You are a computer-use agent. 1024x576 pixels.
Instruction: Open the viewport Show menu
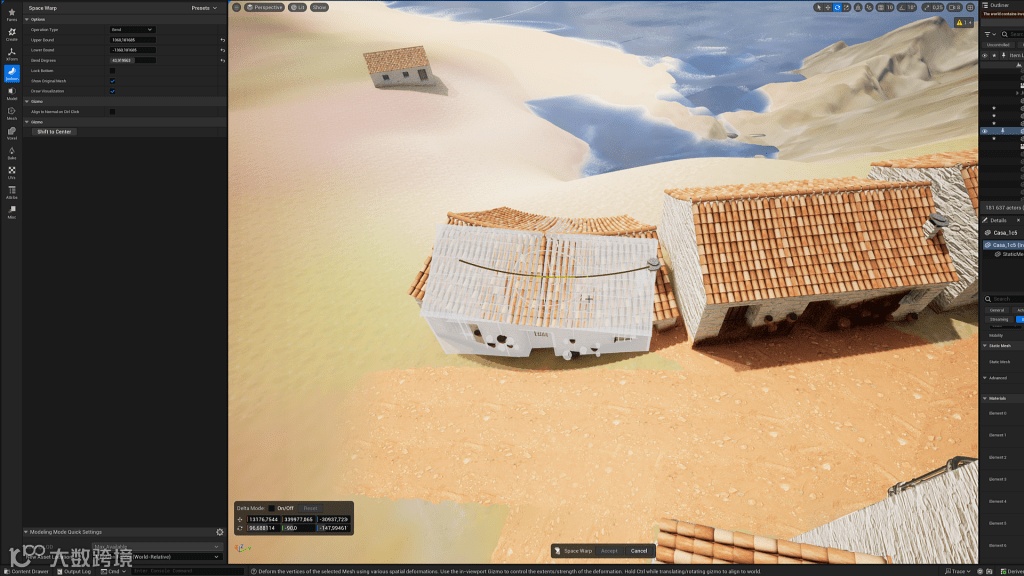pyautogui.click(x=319, y=7)
